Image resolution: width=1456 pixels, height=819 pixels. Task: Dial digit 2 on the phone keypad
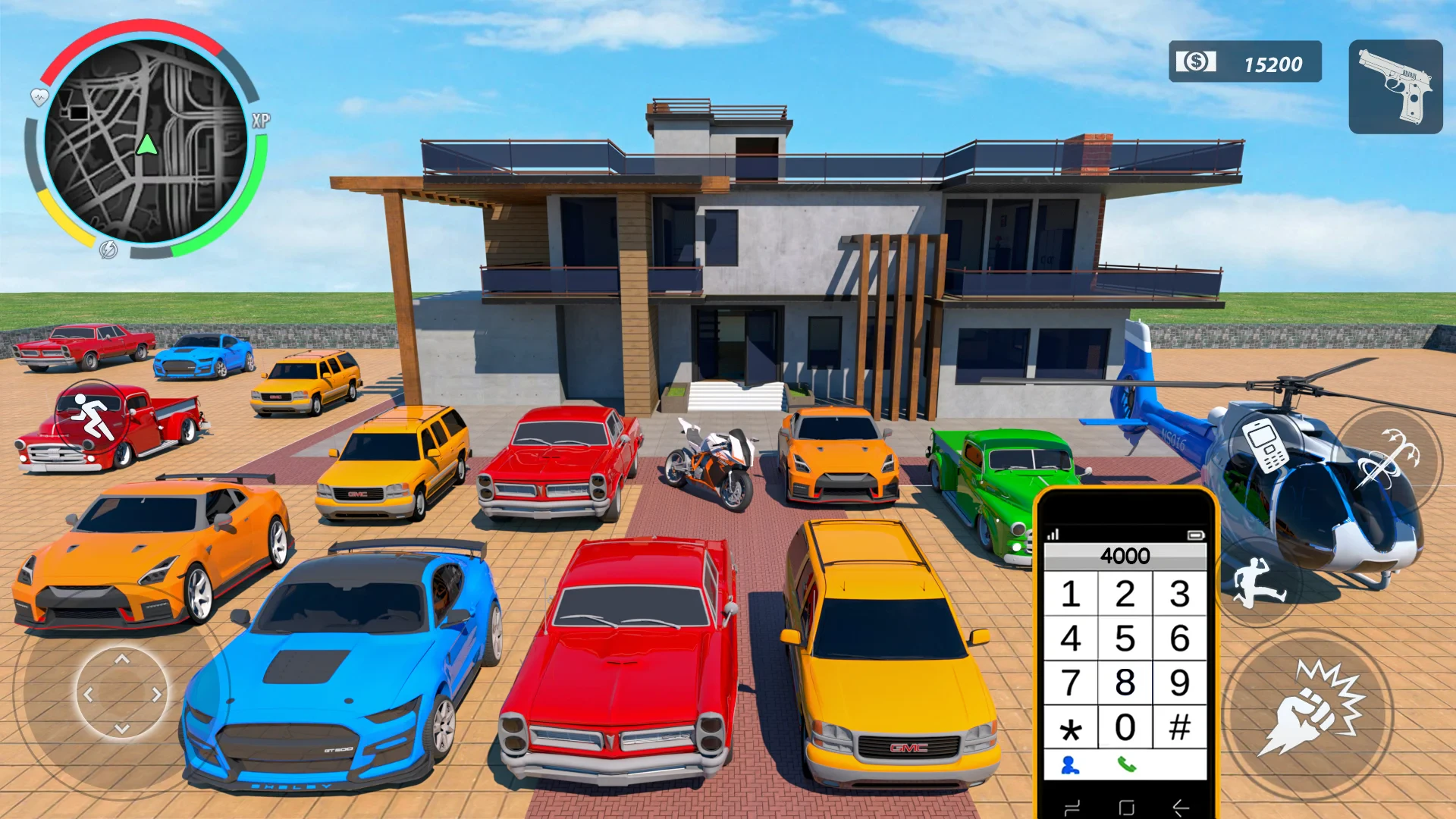coord(1125,594)
